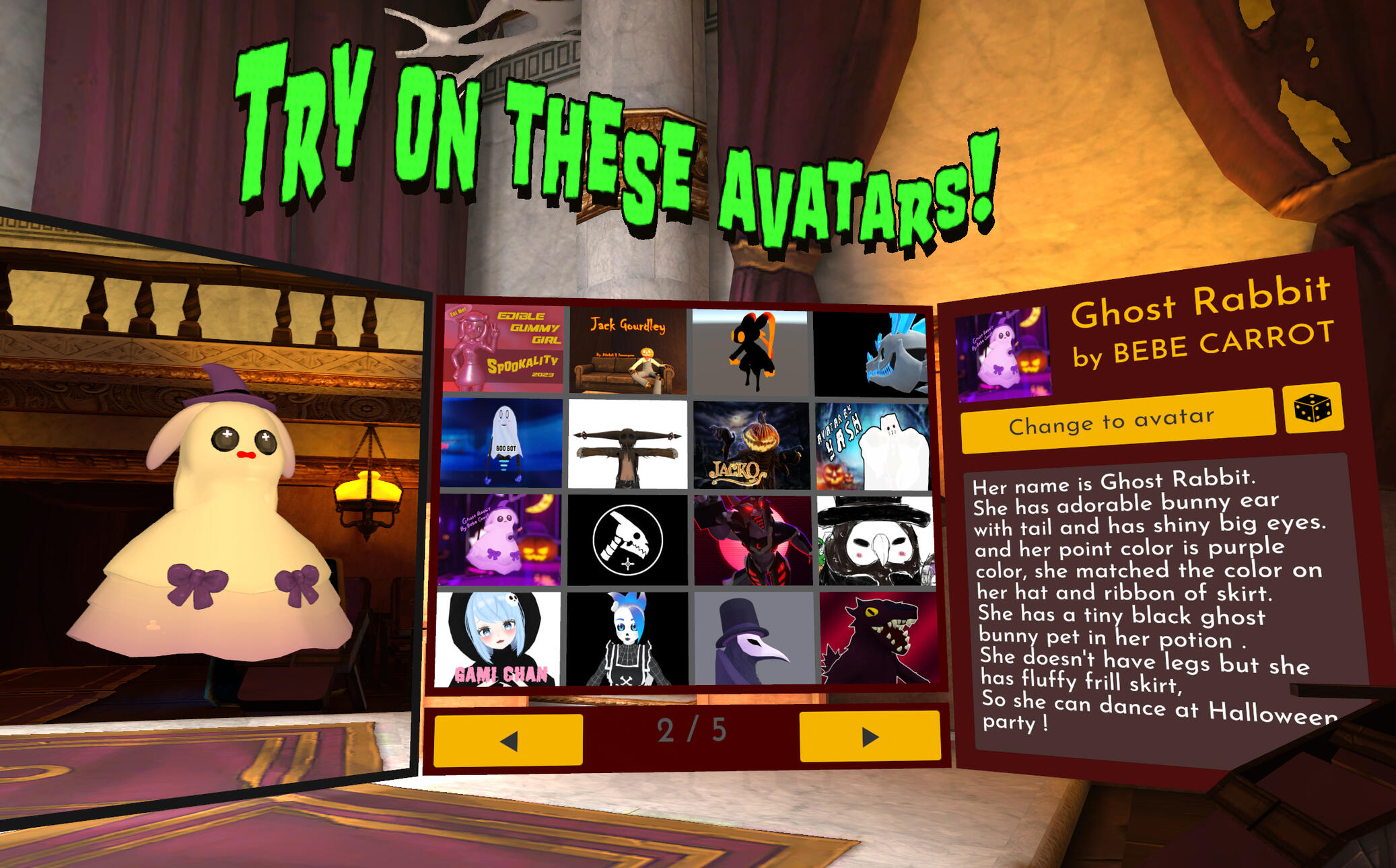Click the previous page arrow icon
This screenshot has width=1396, height=868.
(509, 741)
